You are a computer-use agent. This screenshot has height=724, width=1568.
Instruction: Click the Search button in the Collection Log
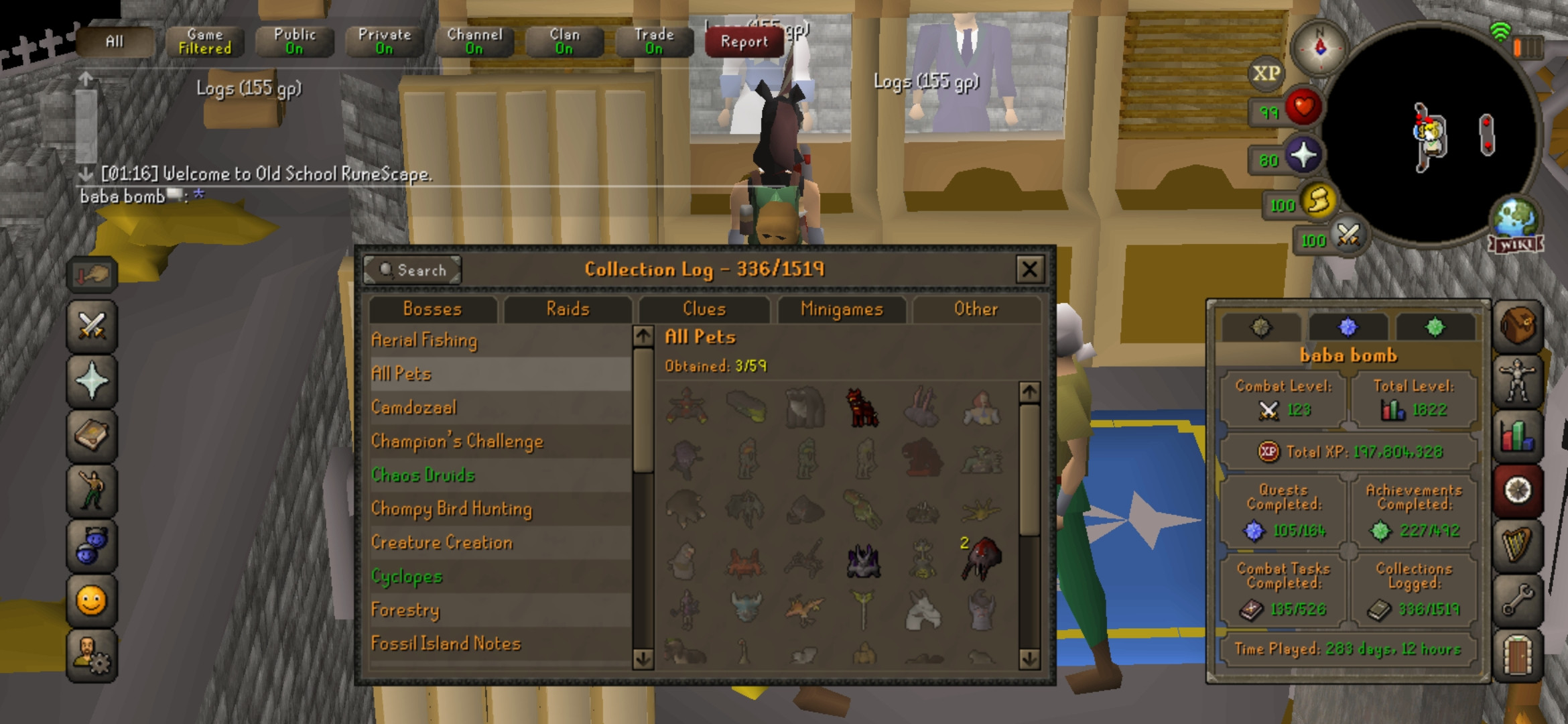pyautogui.click(x=413, y=270)
